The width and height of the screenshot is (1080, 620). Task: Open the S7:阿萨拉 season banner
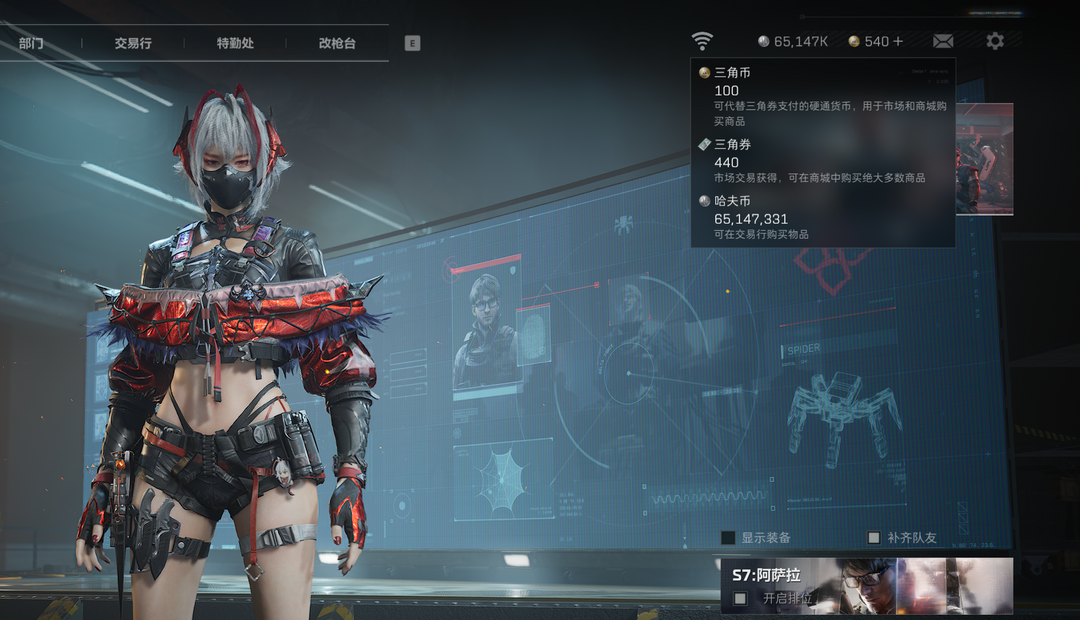(x=866, y=577)
